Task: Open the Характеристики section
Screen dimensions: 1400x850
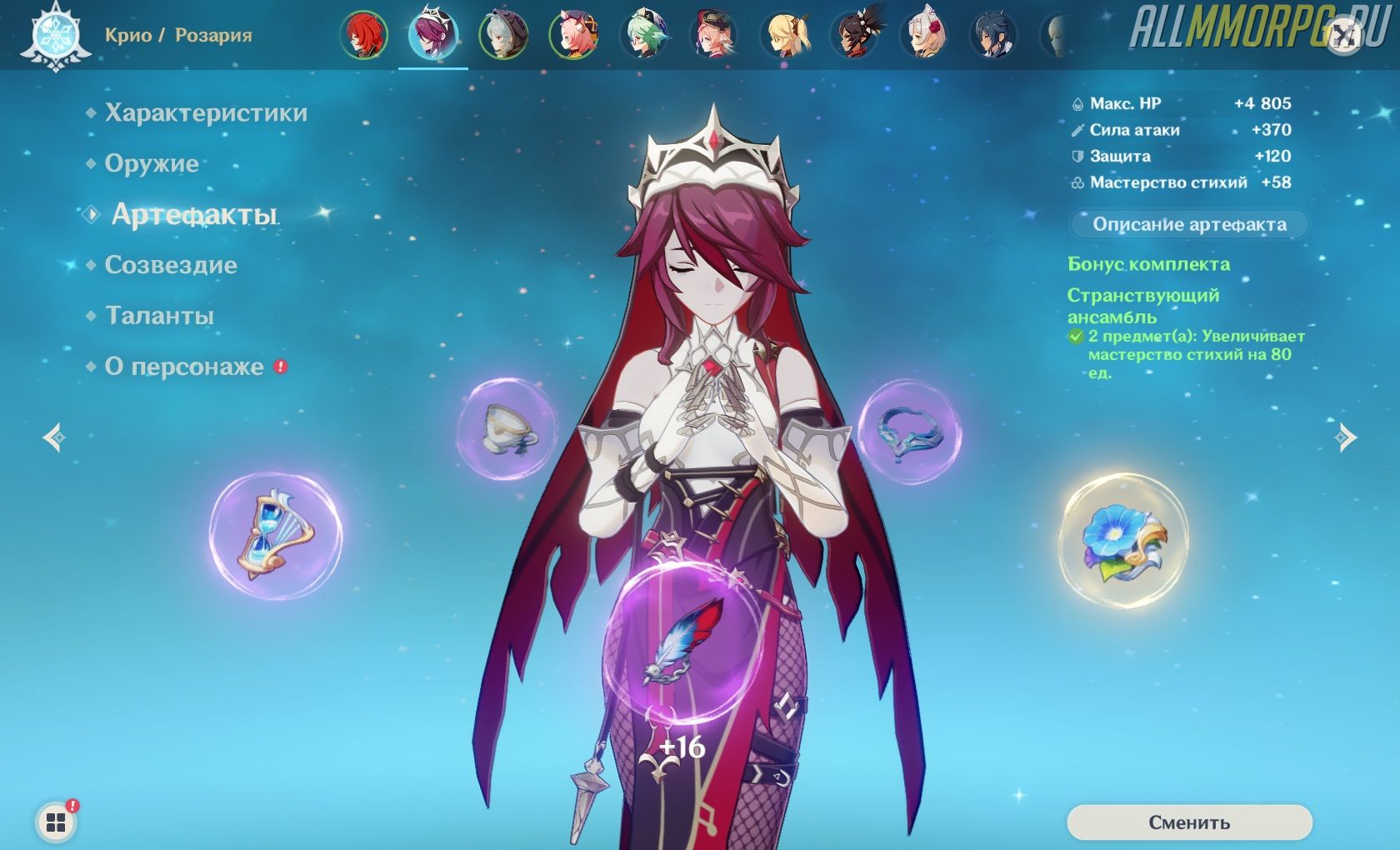Action: coord(206,113)
